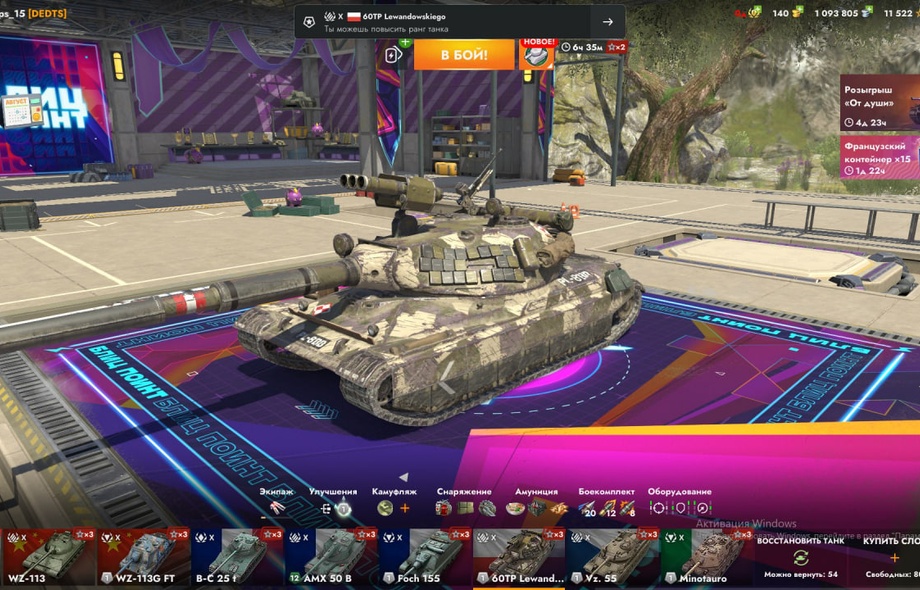920x590 pixels.
Task: Choose the WZ-113G FT tank
Action: click(142, 556)
